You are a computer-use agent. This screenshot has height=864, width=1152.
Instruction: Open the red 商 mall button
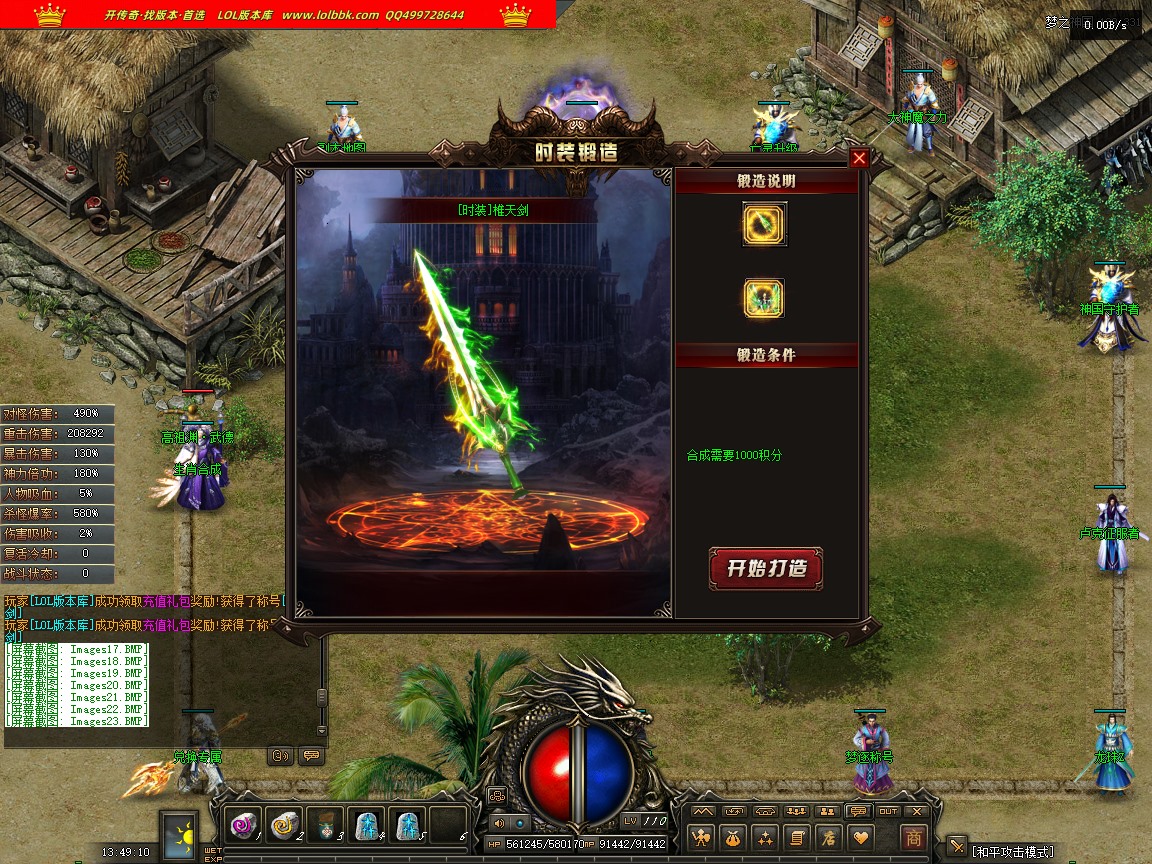[913, 837]
